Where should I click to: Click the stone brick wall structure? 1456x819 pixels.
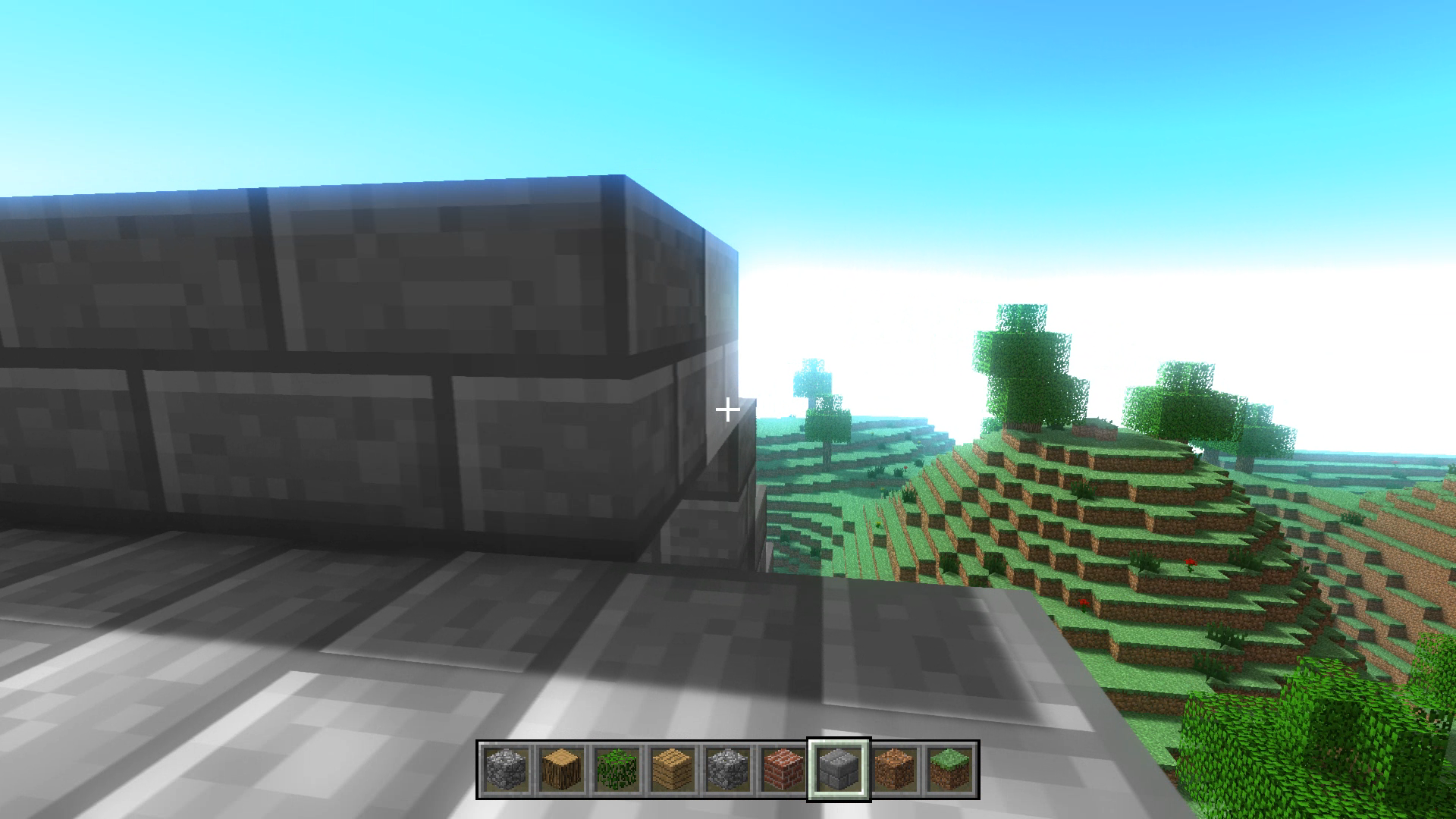coord(341,341)
